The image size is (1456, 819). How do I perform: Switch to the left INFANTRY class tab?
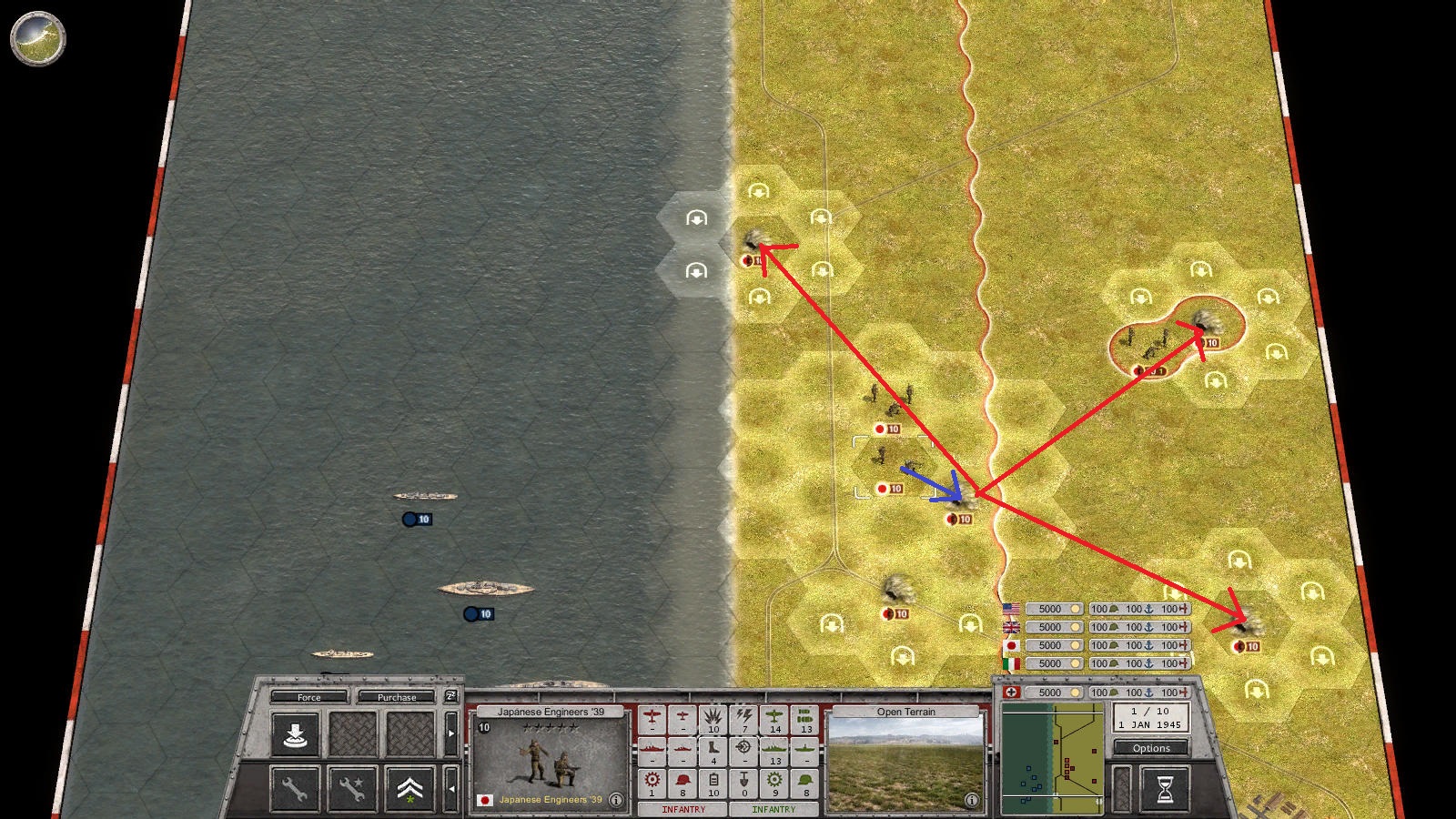point(683,809)
